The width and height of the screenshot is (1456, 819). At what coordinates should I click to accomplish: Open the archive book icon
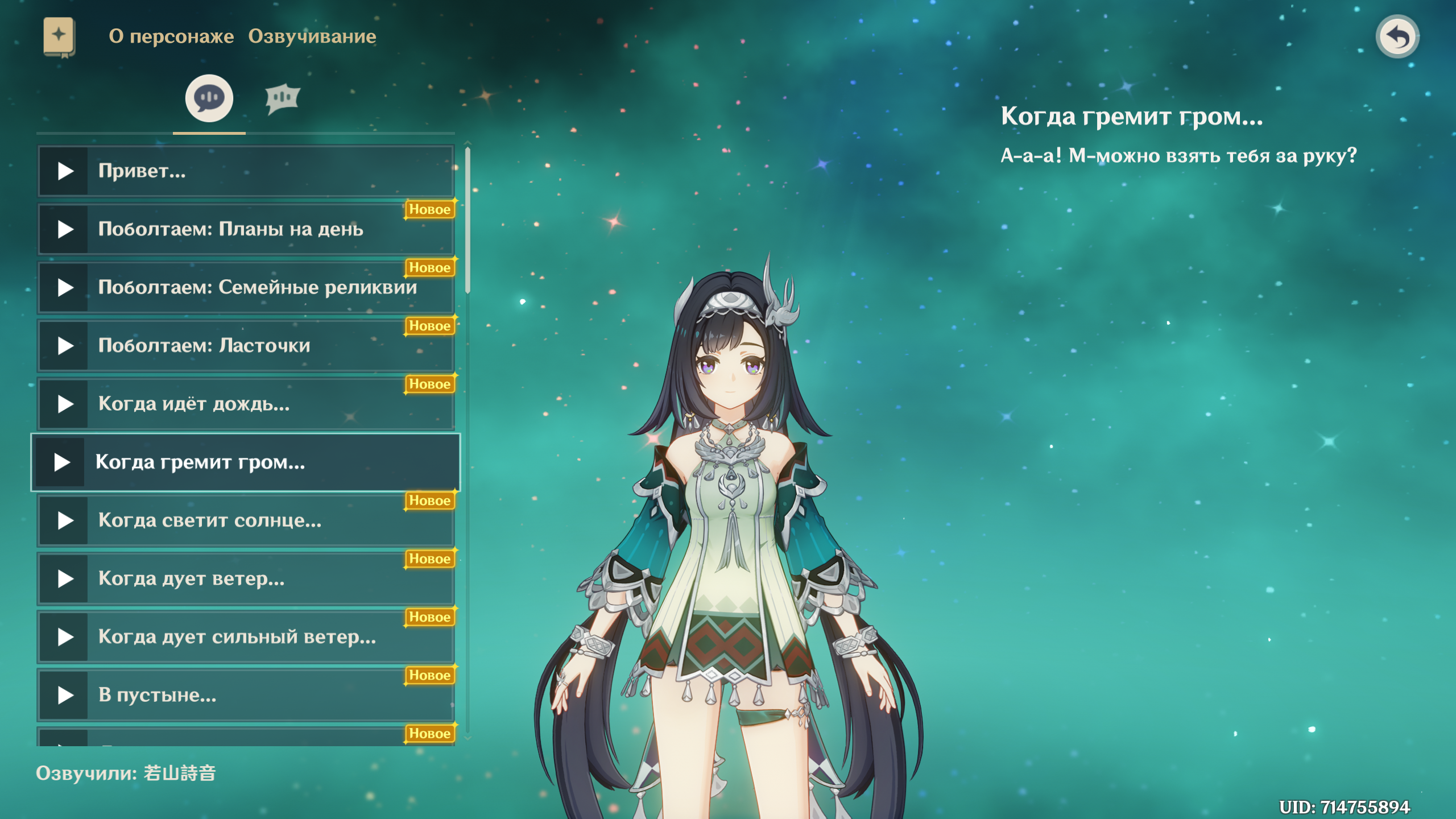coord(59,37)
